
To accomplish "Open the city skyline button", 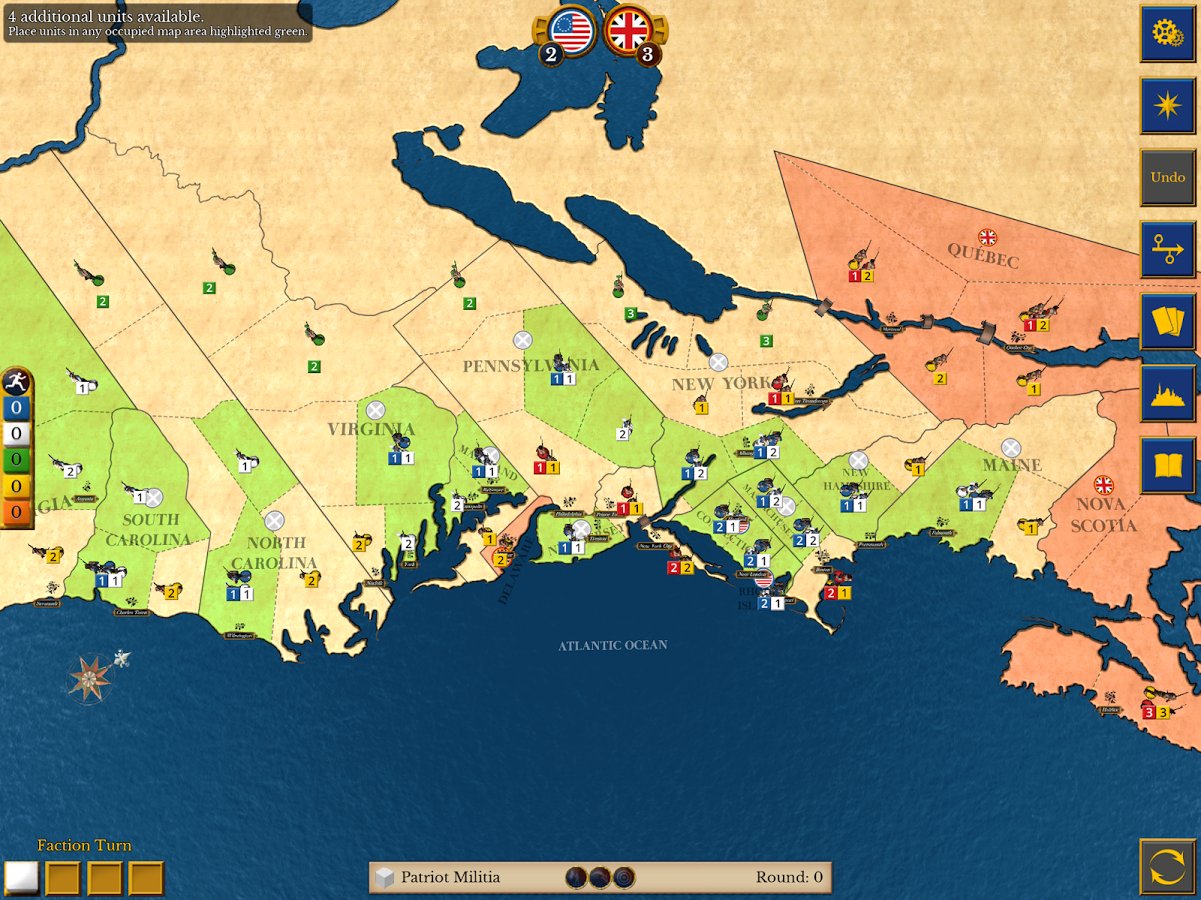I will [x=1167, y=394].
